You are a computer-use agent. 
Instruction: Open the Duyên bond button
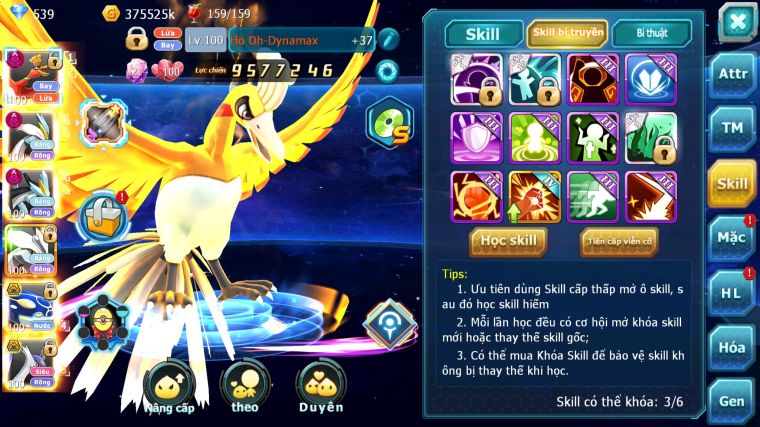tap(321, 388)
